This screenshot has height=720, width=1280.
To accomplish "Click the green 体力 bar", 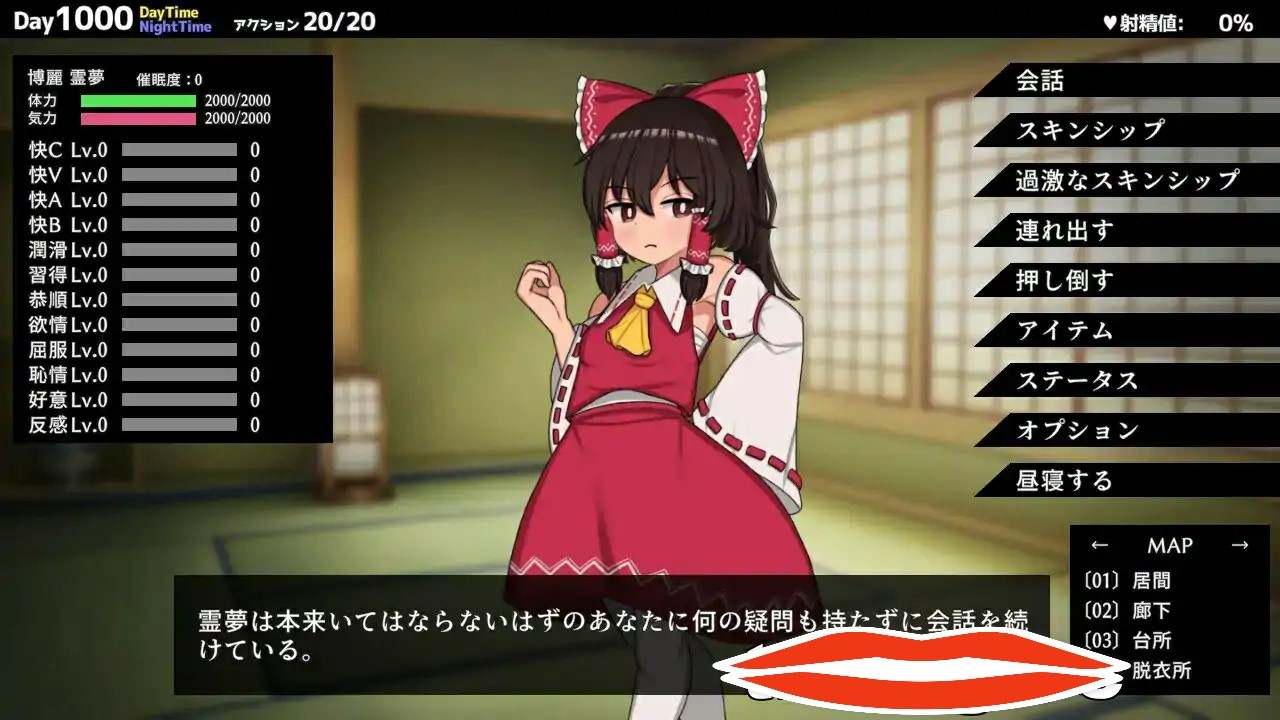I will [140, 99].
